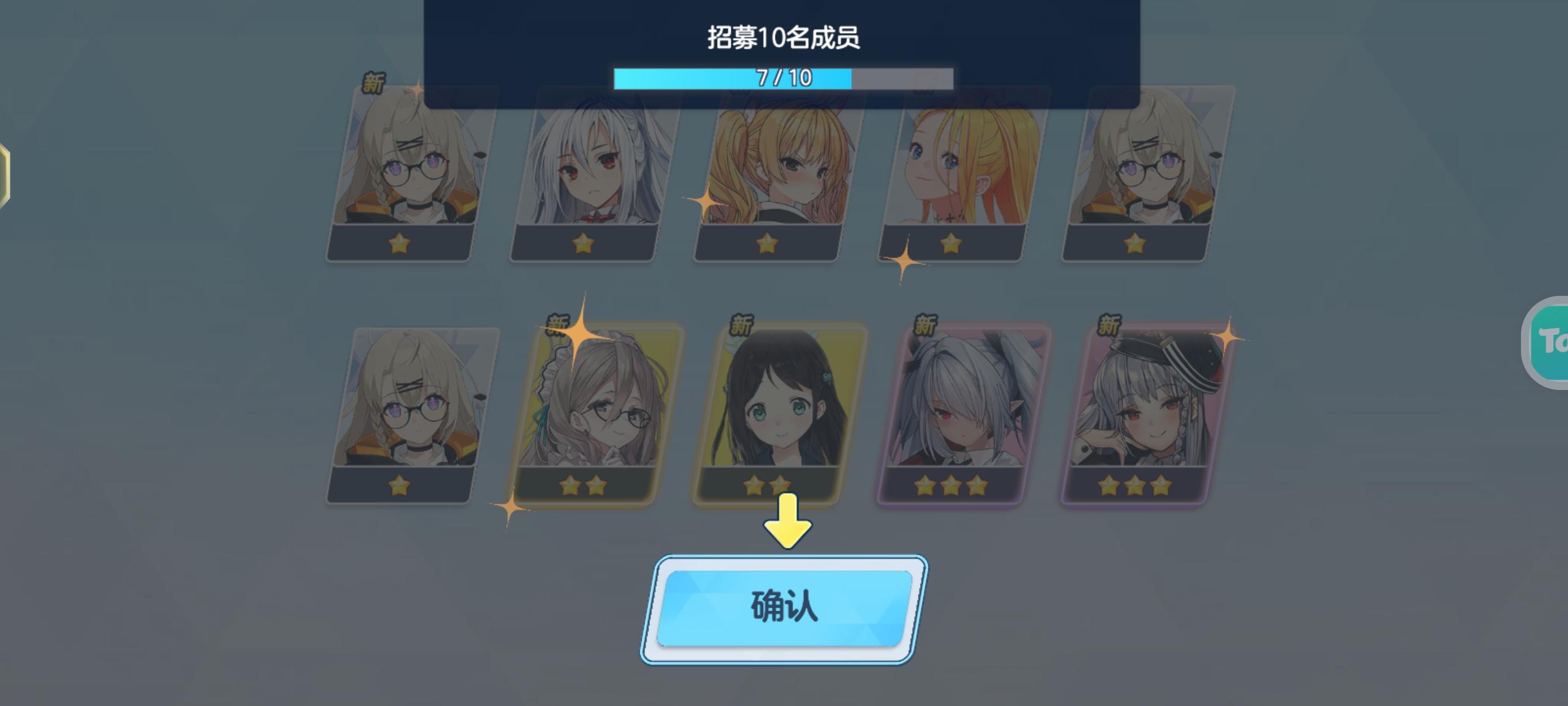The width and height of the screenshot is (1568, 706).
Task: Select the star rating under the white-haired red-eyed card
Action: coord(584,243)
